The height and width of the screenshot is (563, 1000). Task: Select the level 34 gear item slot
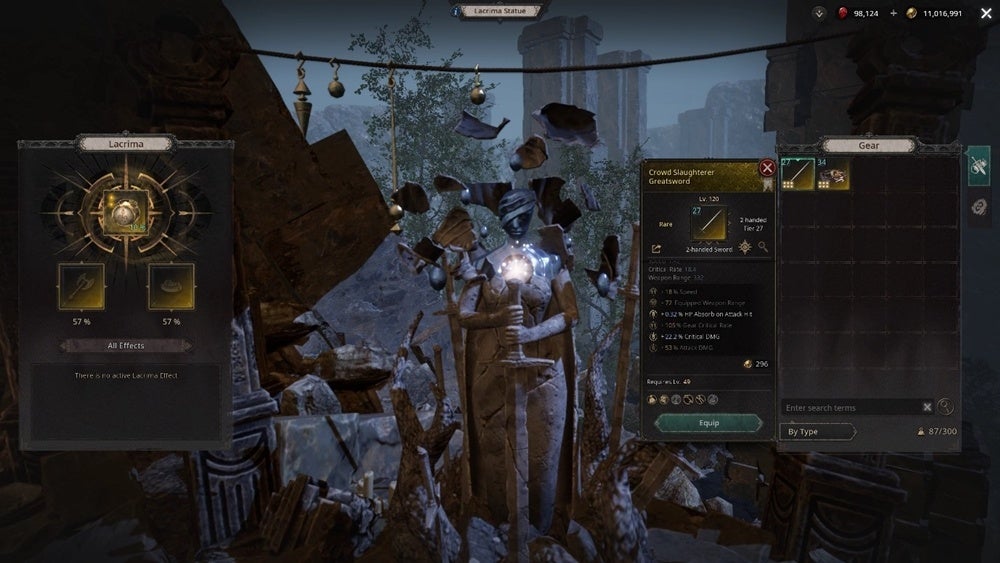832,174
